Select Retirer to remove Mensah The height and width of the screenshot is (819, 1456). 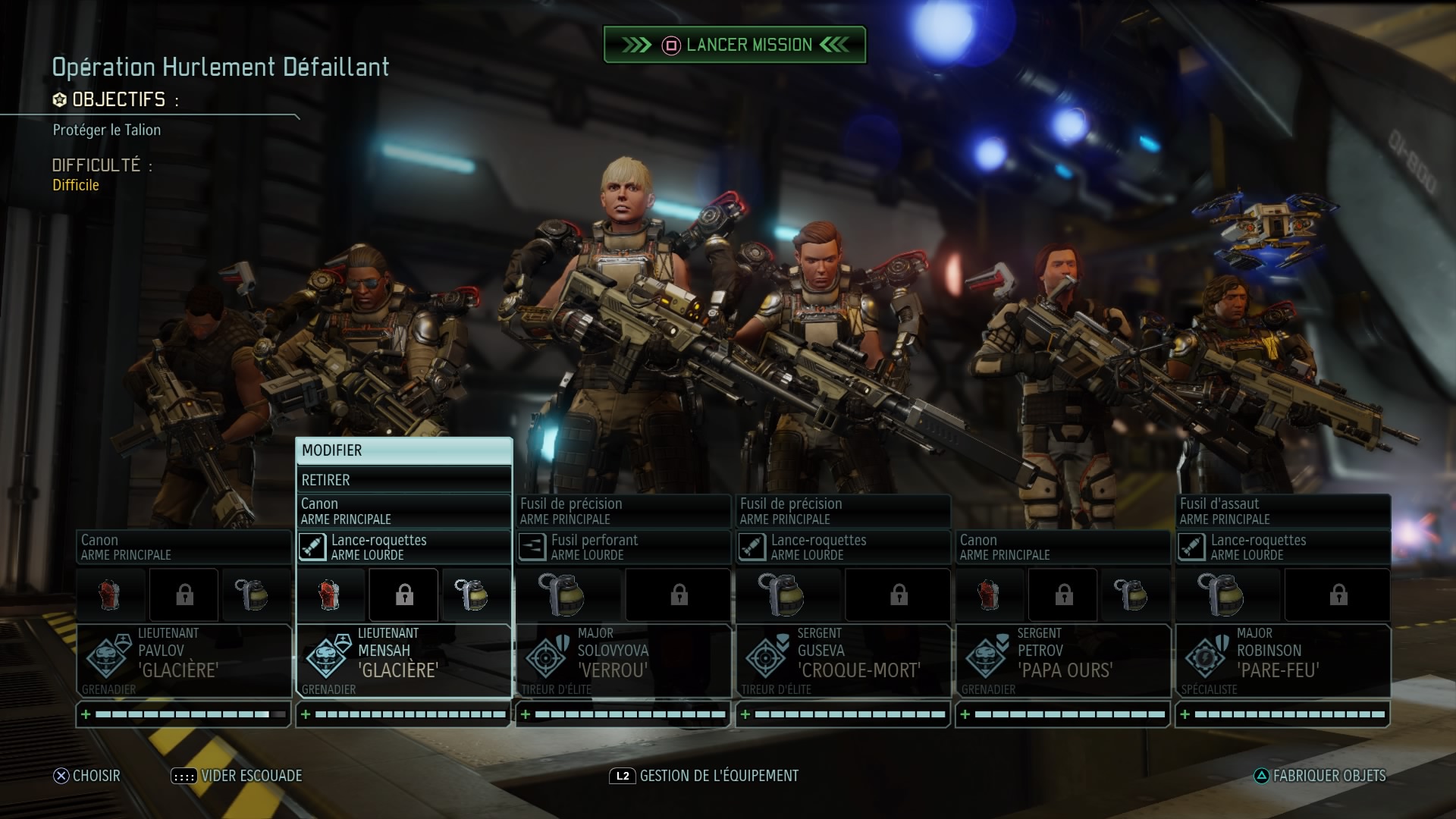(x=403, y=480)
